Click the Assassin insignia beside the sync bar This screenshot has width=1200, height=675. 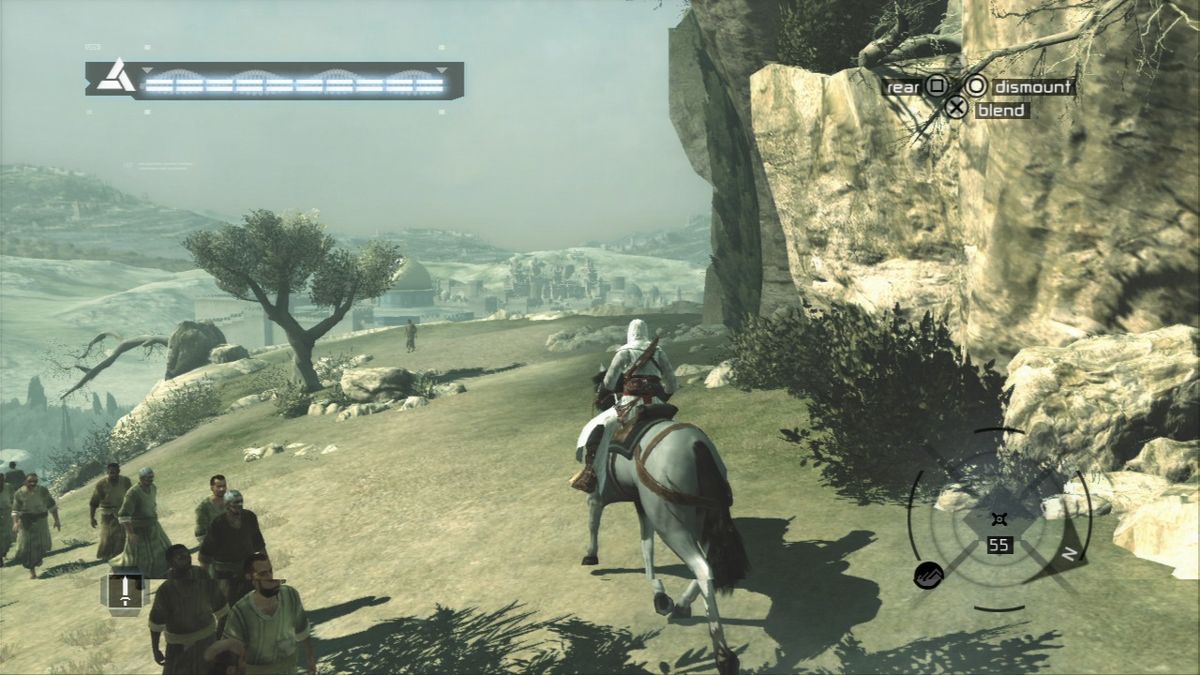point(116,77)
